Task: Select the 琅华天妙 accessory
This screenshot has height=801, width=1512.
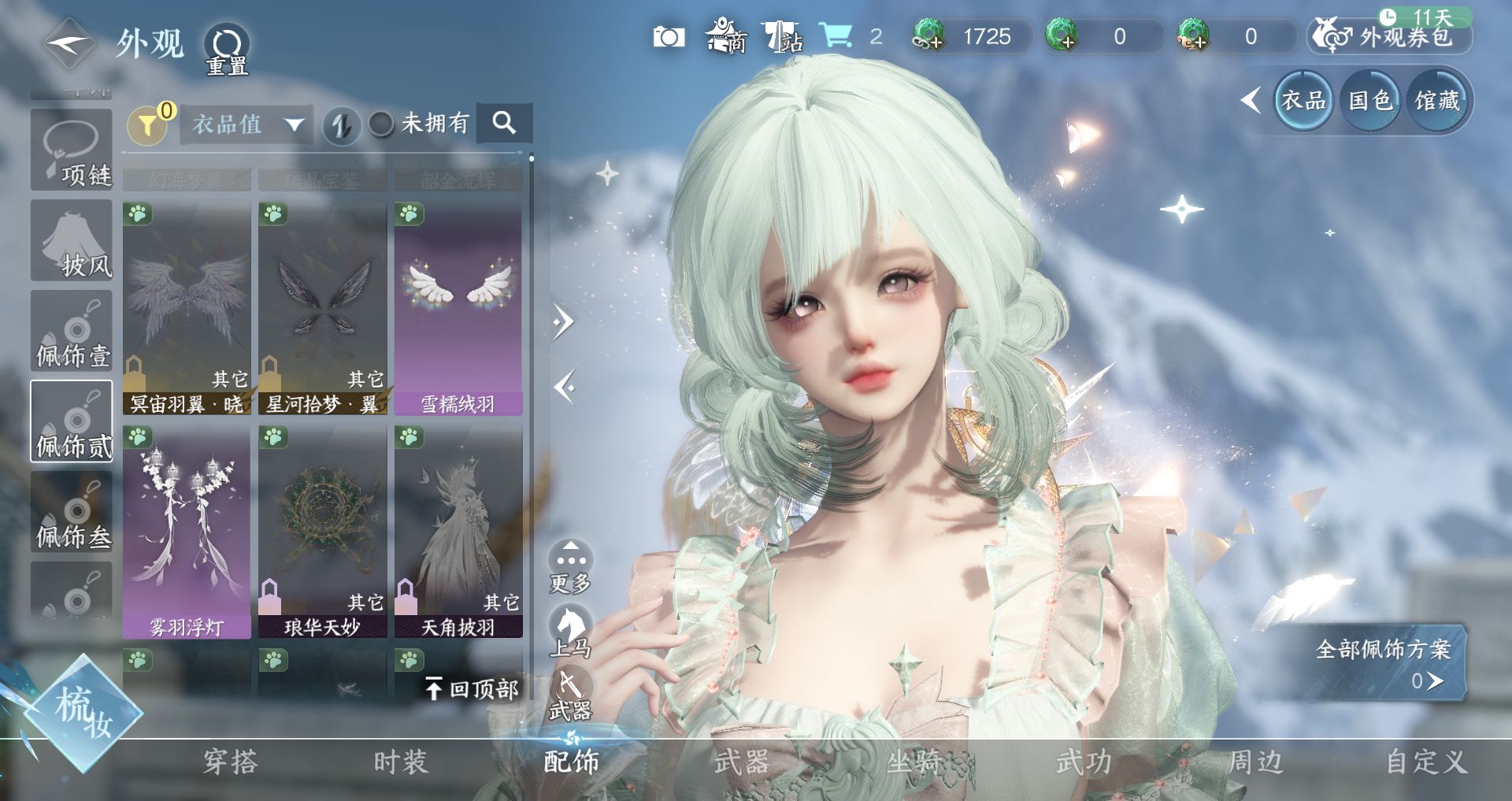Action: click(322, 532)
